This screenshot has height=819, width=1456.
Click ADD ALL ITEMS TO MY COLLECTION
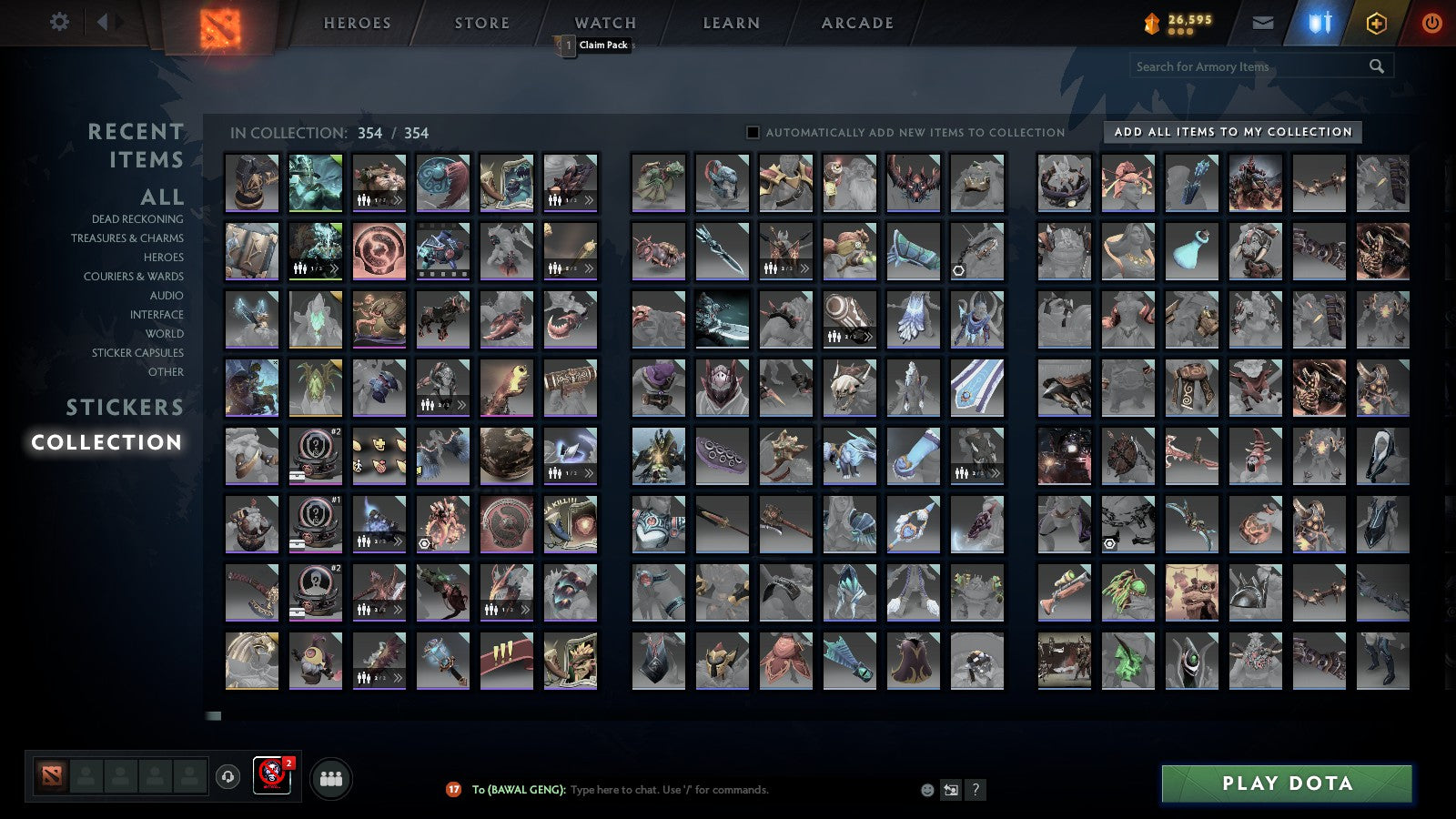(1232, 132)
